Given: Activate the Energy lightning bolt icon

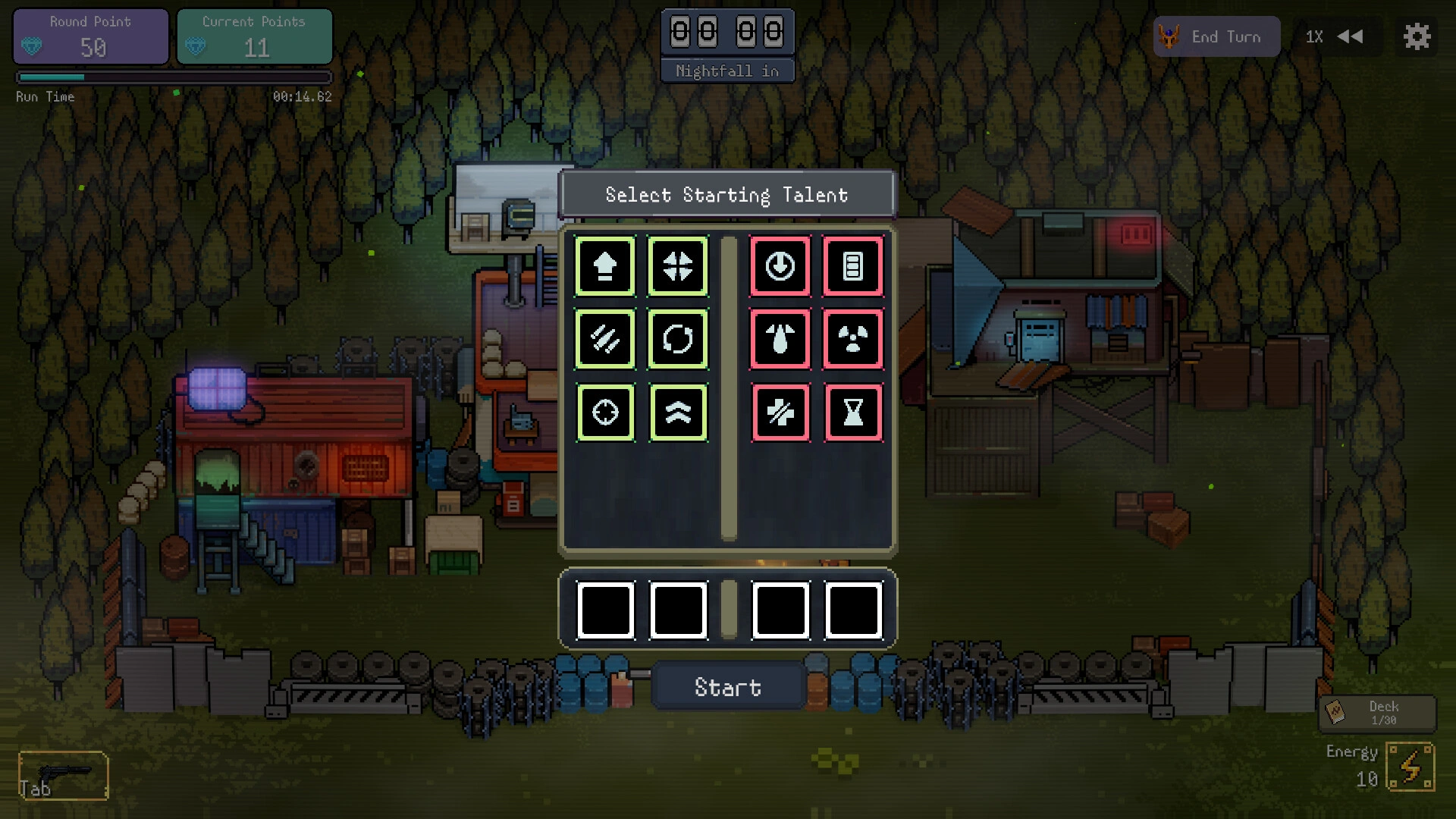Looking at the screenshot, I should pyautogui.click(x=1410, y=767).
